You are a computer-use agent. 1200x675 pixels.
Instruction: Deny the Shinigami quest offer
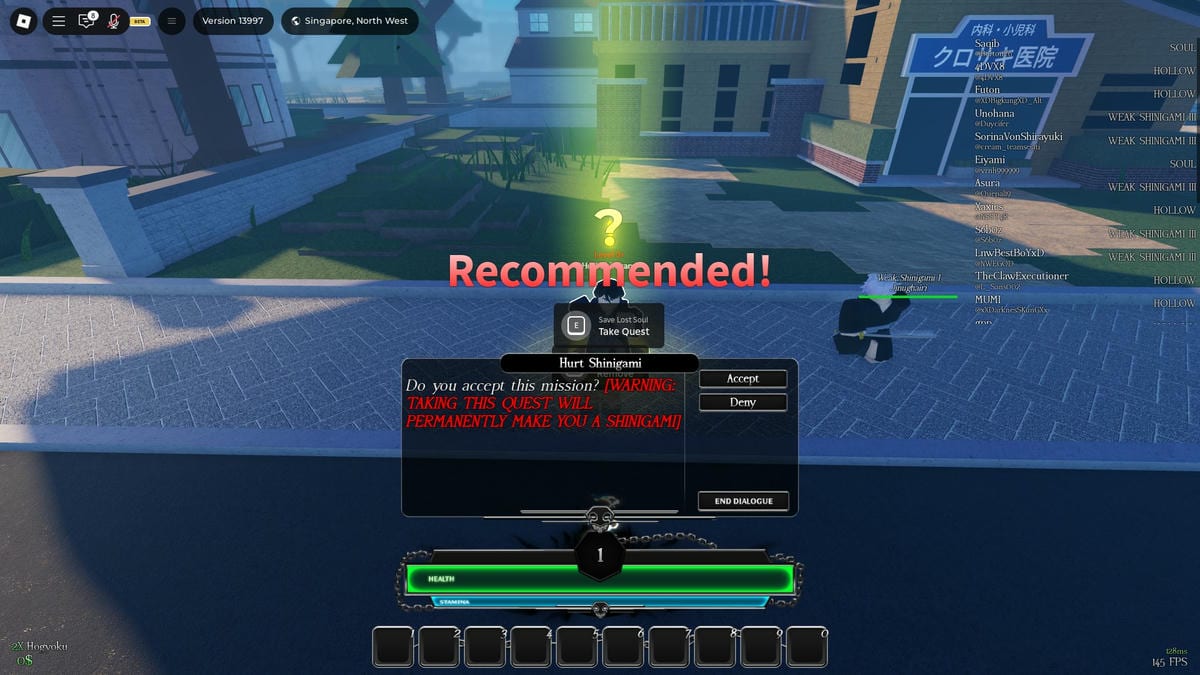(x=743, y=402)
